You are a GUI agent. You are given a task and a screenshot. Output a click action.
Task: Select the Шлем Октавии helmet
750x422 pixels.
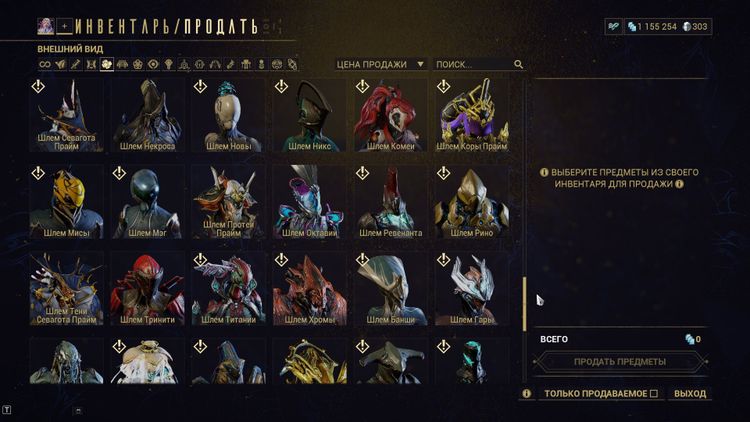[x=310, y=200]
